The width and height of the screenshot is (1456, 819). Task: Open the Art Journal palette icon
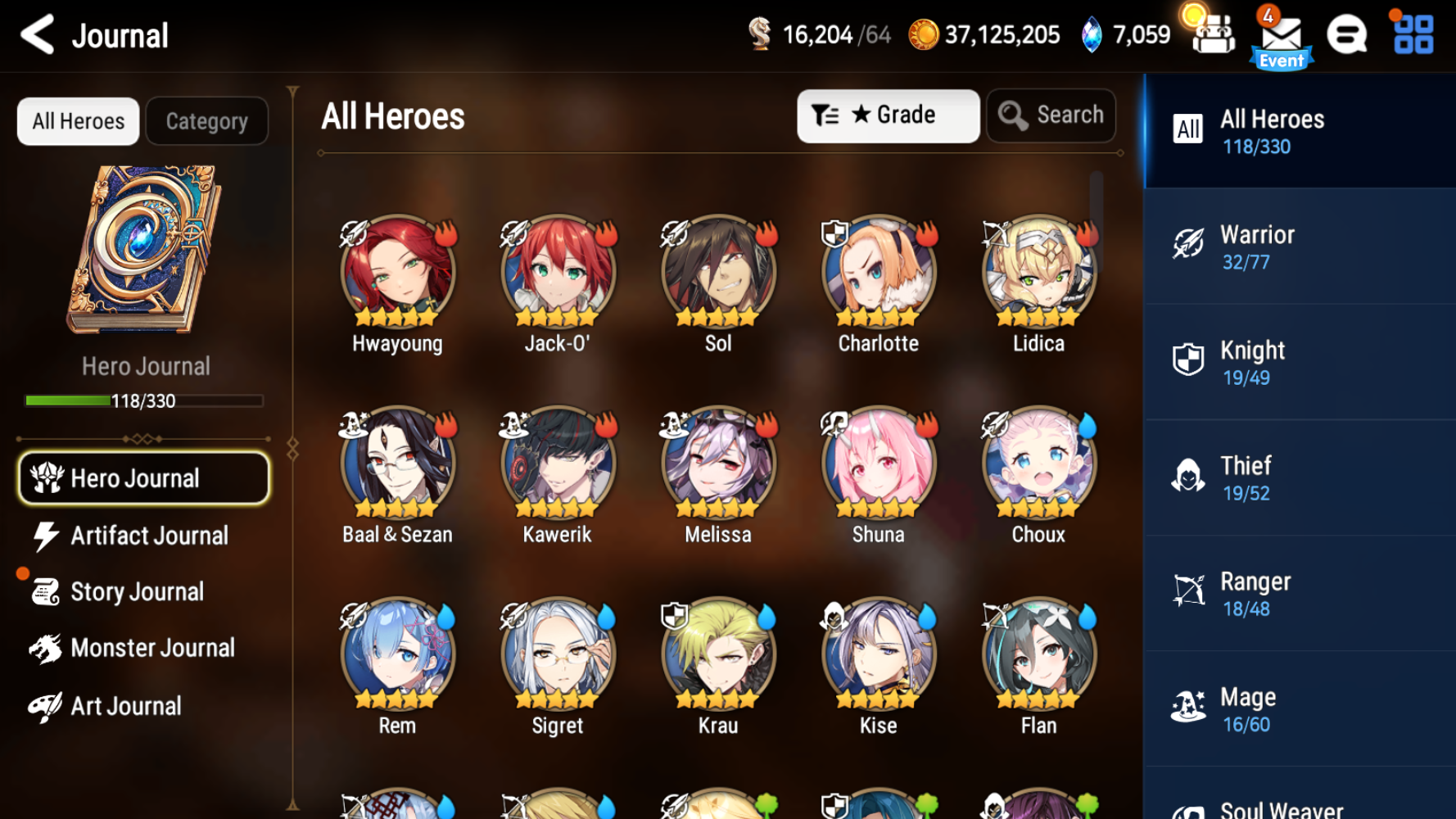coord(43,705)
